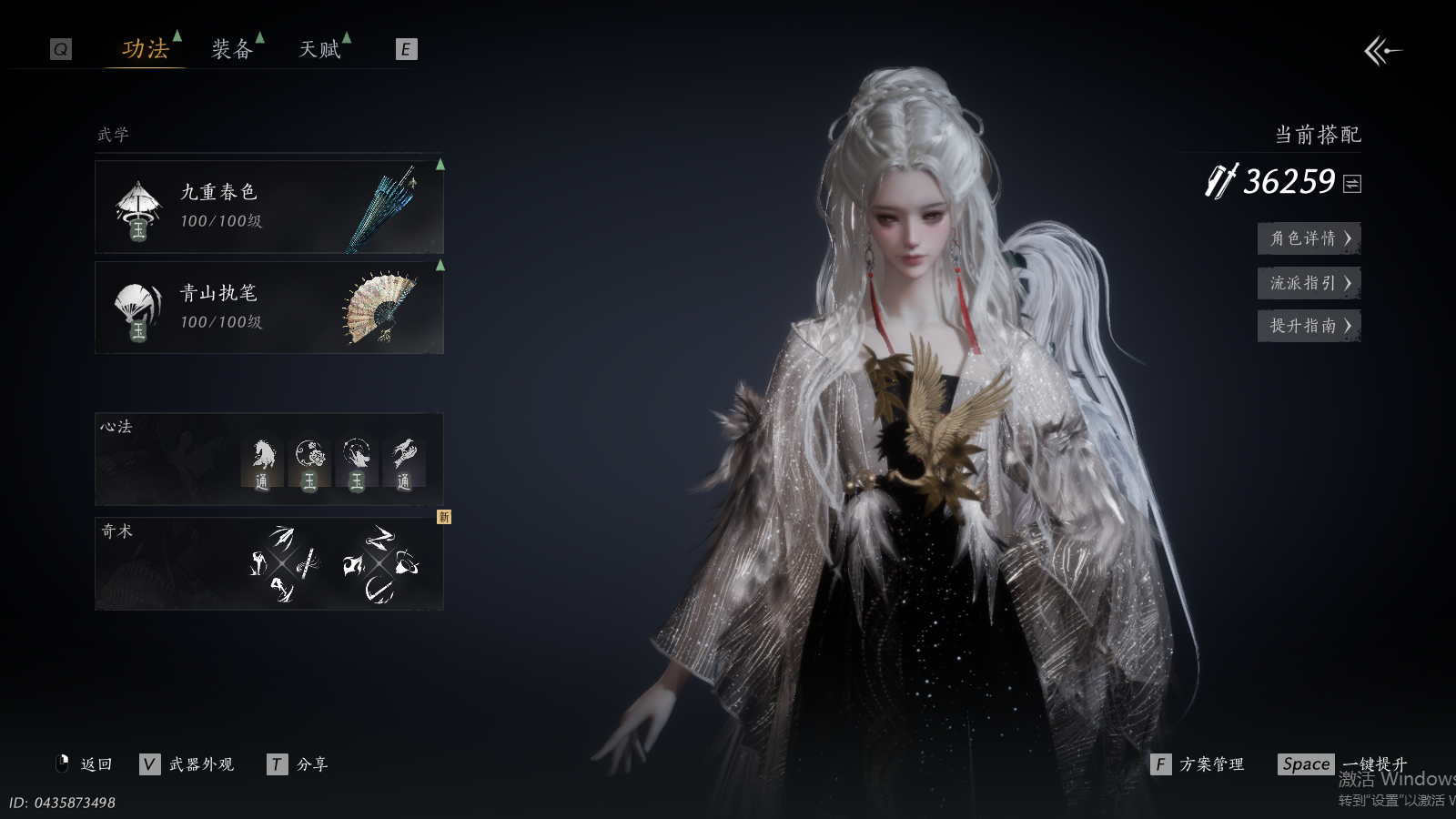Select the 青山执笔 fan martial art
The width and height of the screenshot is (1456, 819).
pyautogui.click(x=269, y=308)
